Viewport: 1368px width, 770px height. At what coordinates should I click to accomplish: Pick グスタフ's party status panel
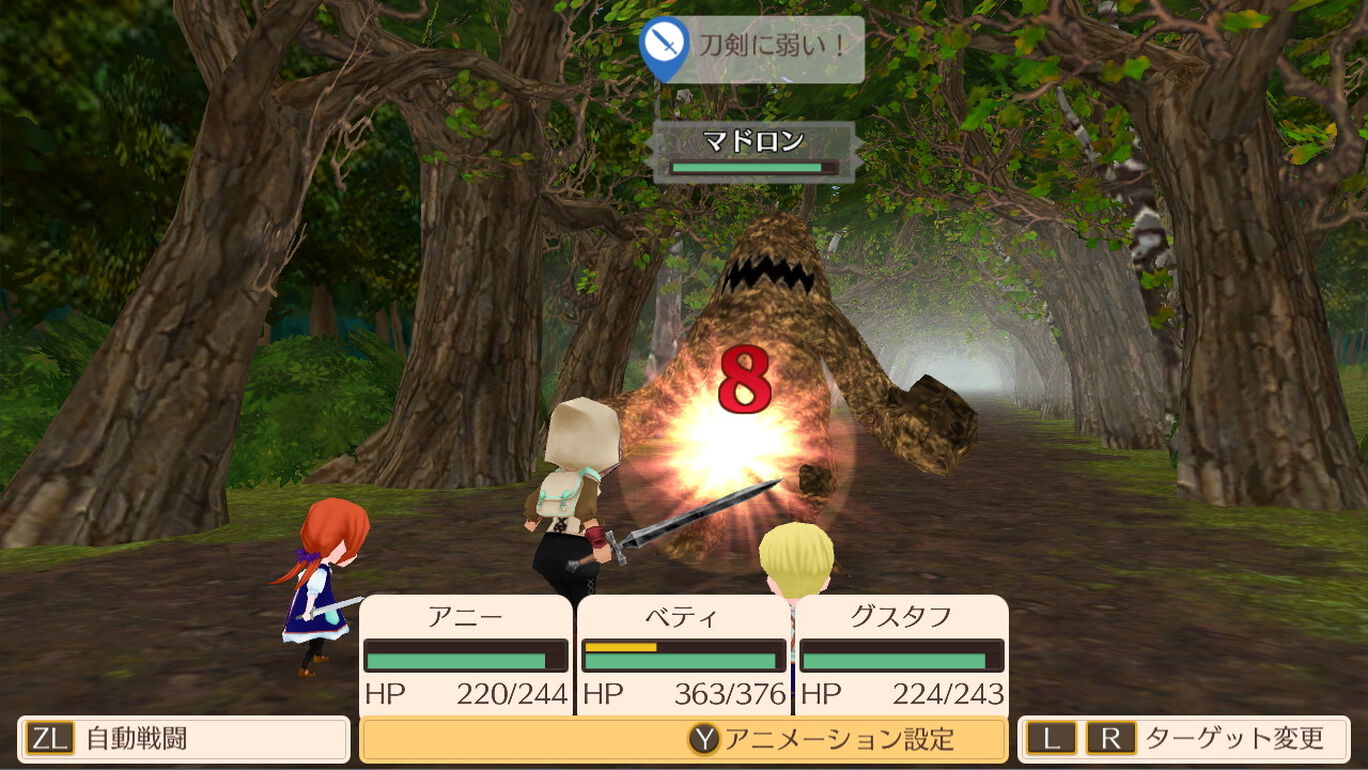coord(902,655)
